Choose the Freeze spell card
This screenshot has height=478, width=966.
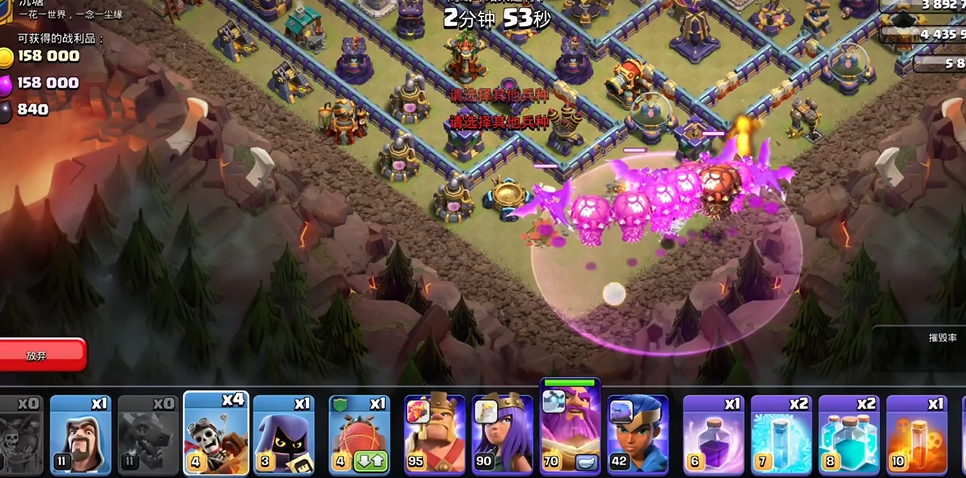pos(781,433)
